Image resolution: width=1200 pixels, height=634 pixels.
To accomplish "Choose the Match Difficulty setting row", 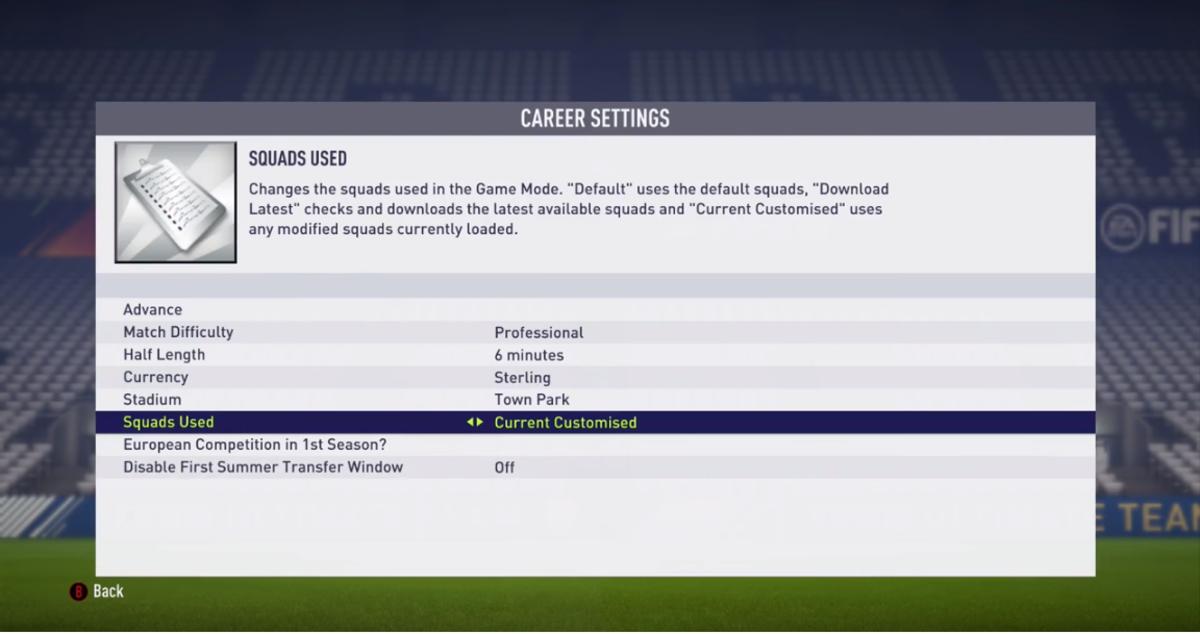I will pyautogui.click(x=178, y=332).
